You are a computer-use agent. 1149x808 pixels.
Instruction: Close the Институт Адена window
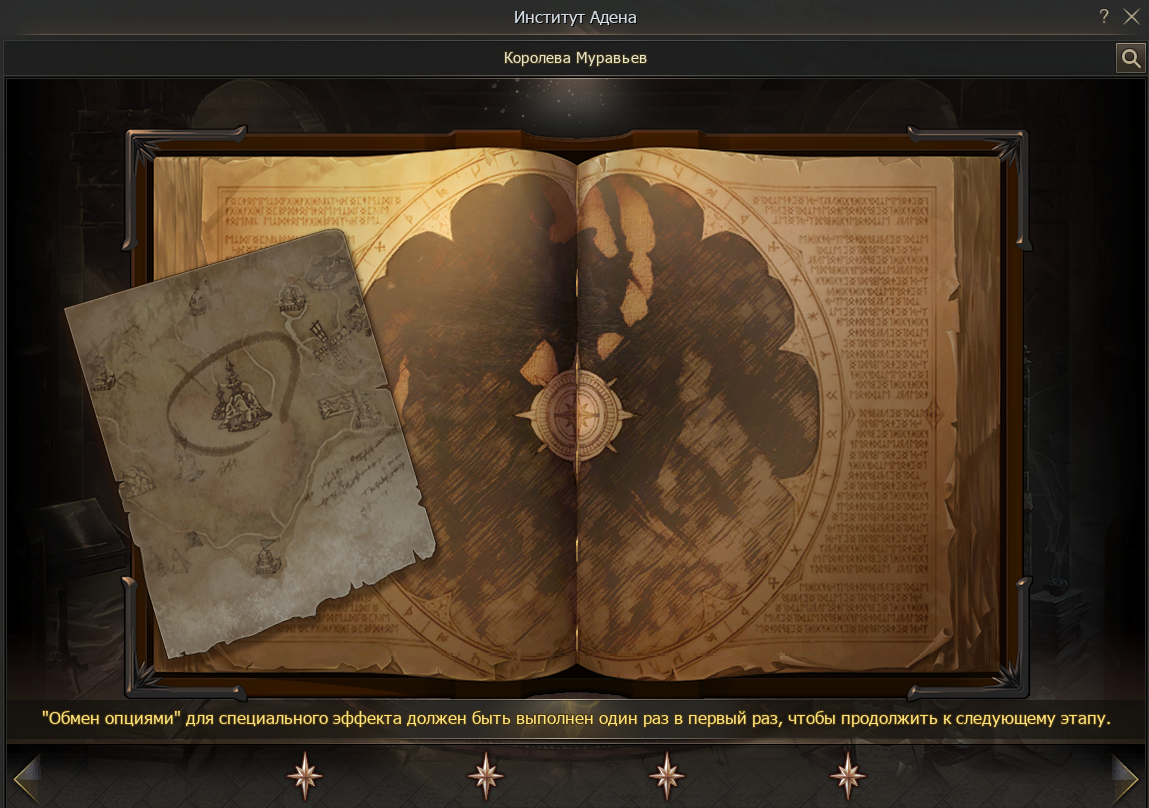1131,17
